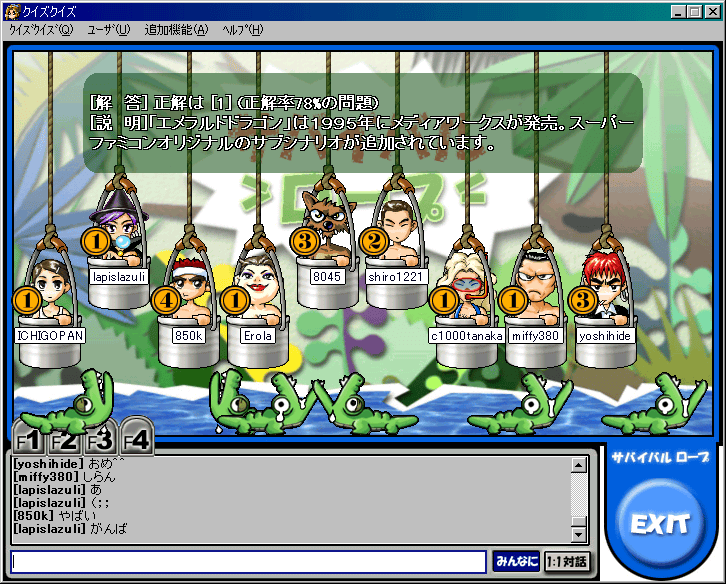Switch to the F2 tab

click(64, 440)
